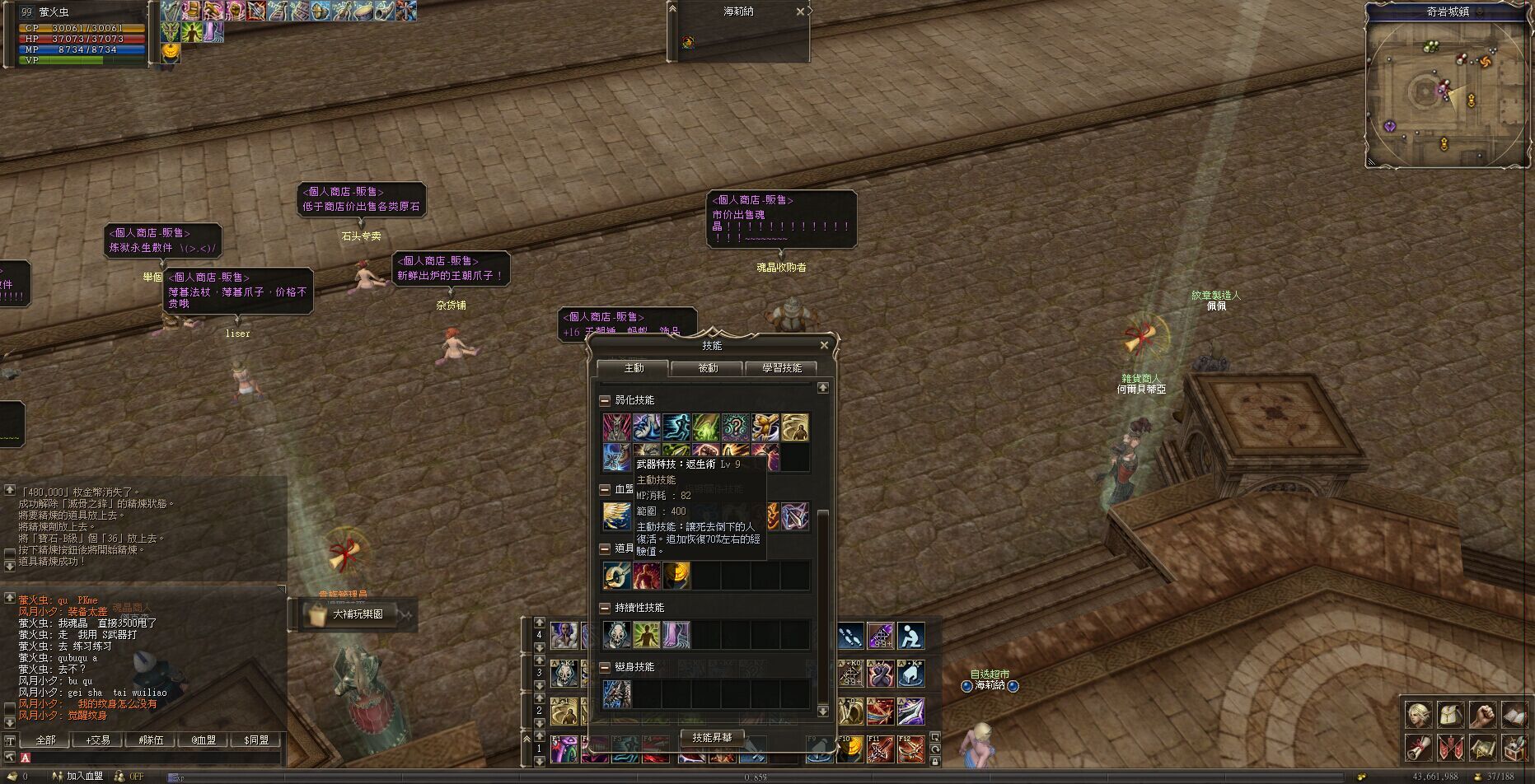1535x784 pixels.
Task: Collapse the 變身技能 section
Action: coord(605,667)
